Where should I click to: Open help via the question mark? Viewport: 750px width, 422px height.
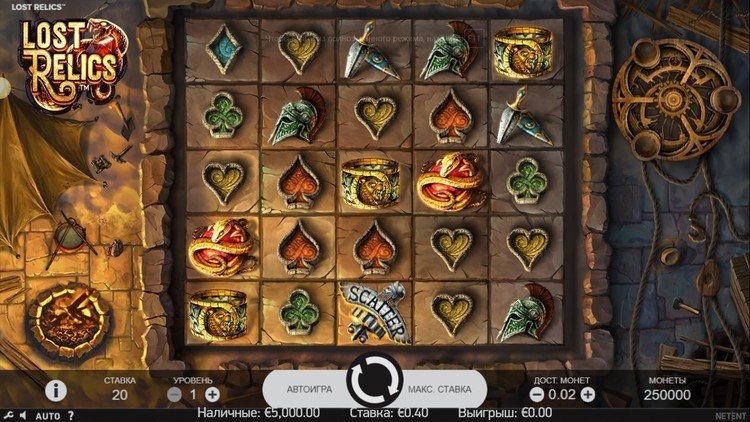[71, 415]
